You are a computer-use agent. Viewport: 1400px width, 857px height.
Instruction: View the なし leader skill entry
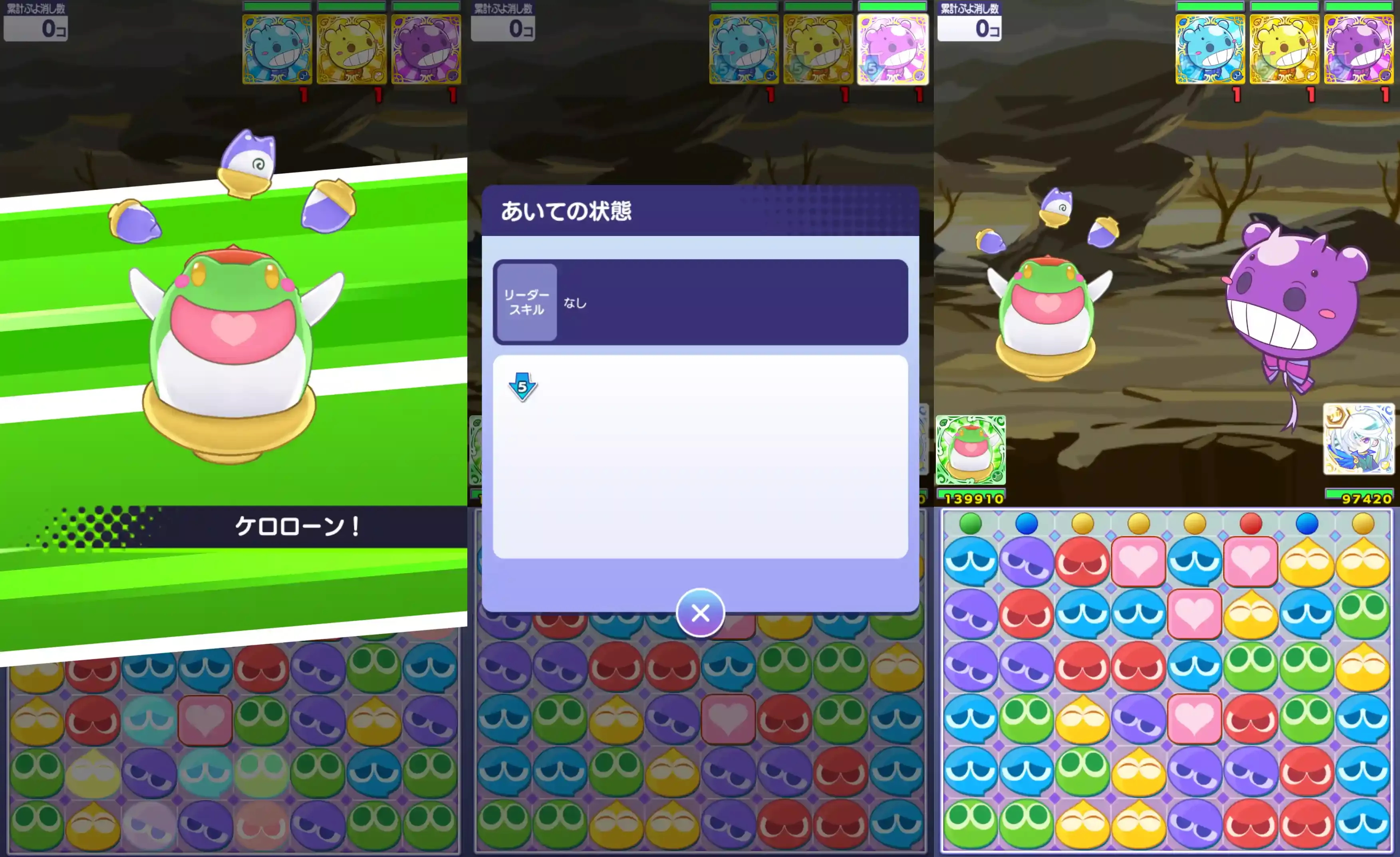(576, 304)
